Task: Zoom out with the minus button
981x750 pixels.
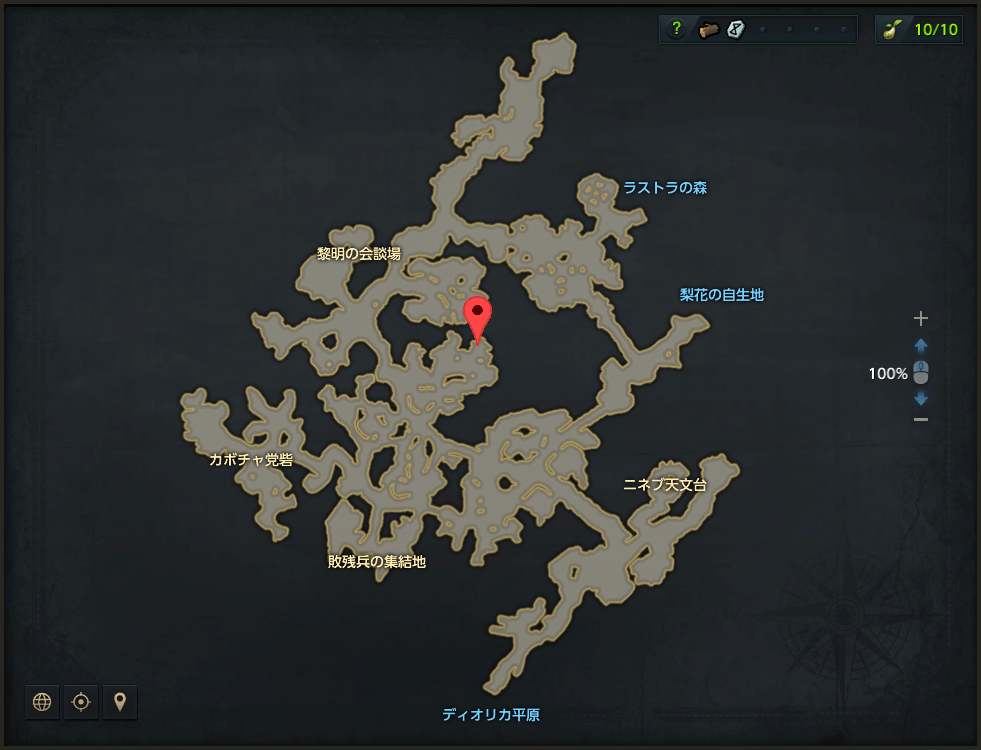Action: point(921,419)
